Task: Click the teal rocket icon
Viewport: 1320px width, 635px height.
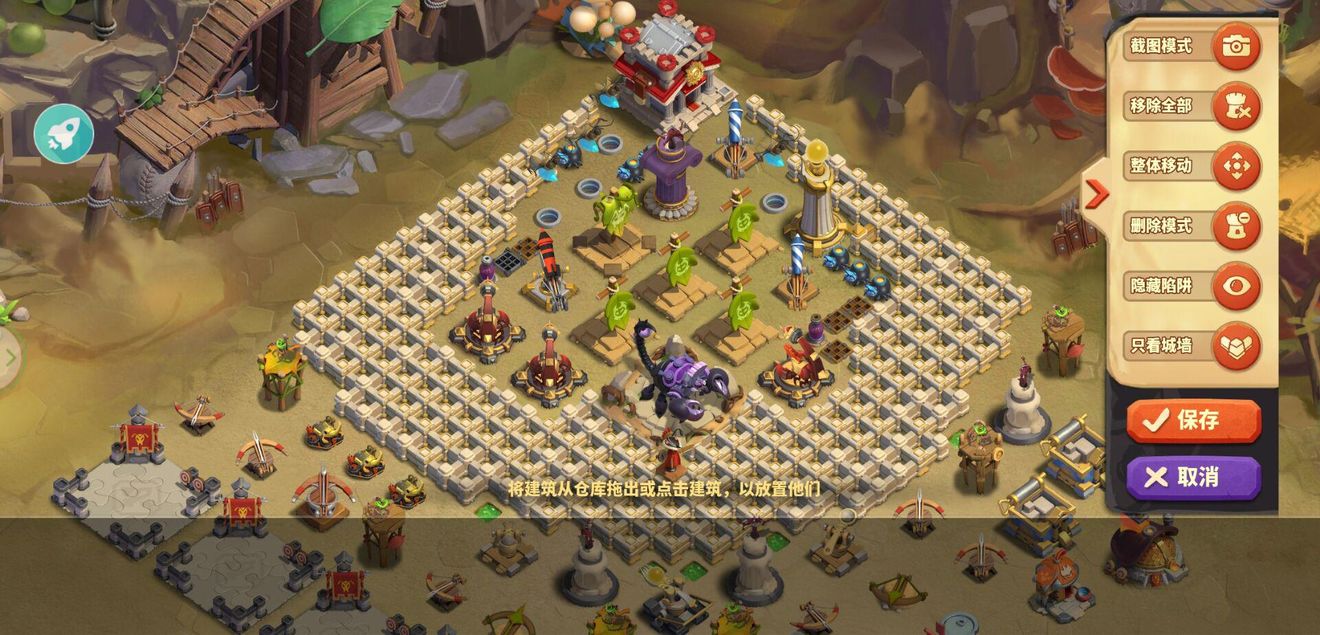Action: (x=64, y=134)
